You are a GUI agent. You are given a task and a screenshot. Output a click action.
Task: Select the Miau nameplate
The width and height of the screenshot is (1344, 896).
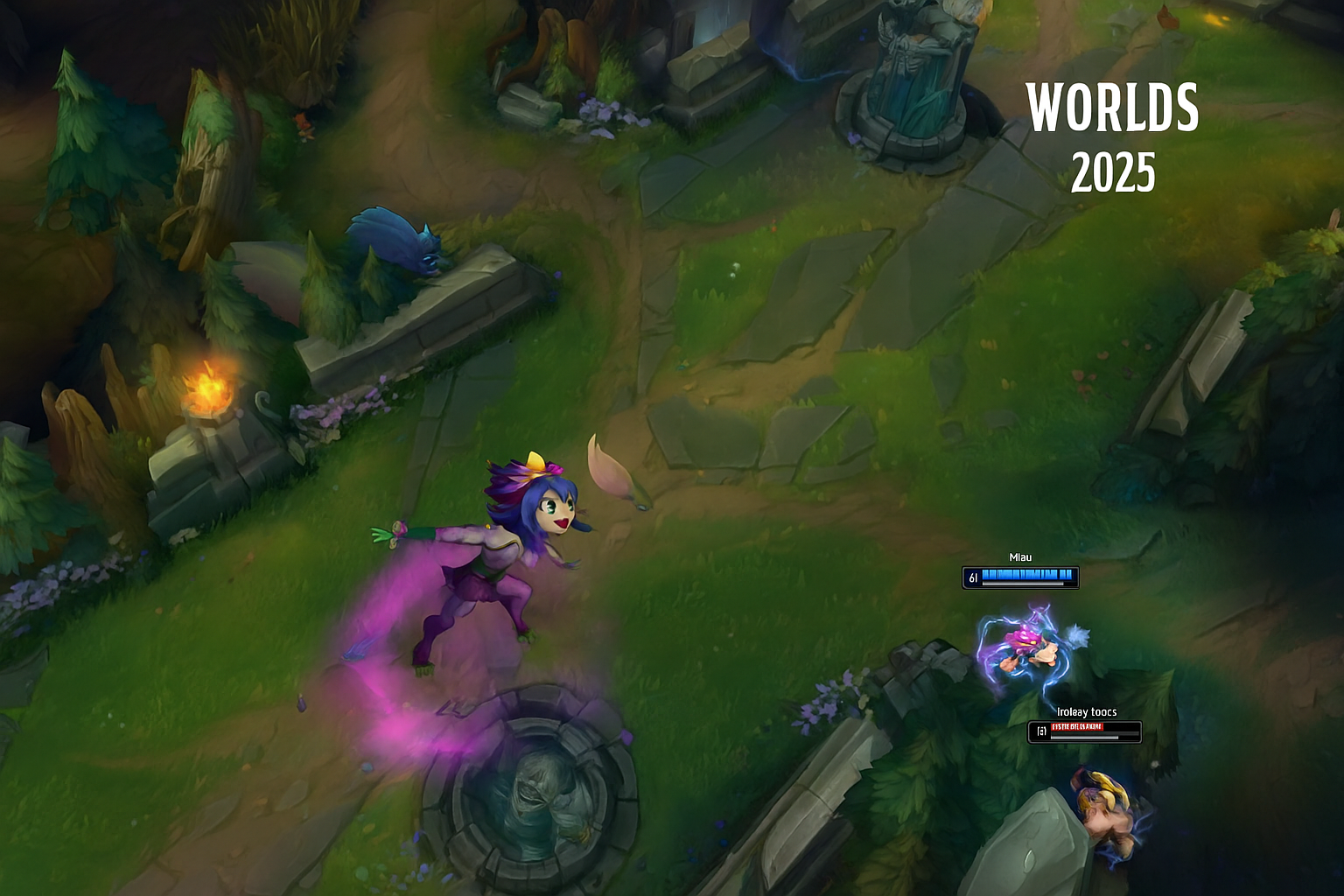coord(1021,557)
